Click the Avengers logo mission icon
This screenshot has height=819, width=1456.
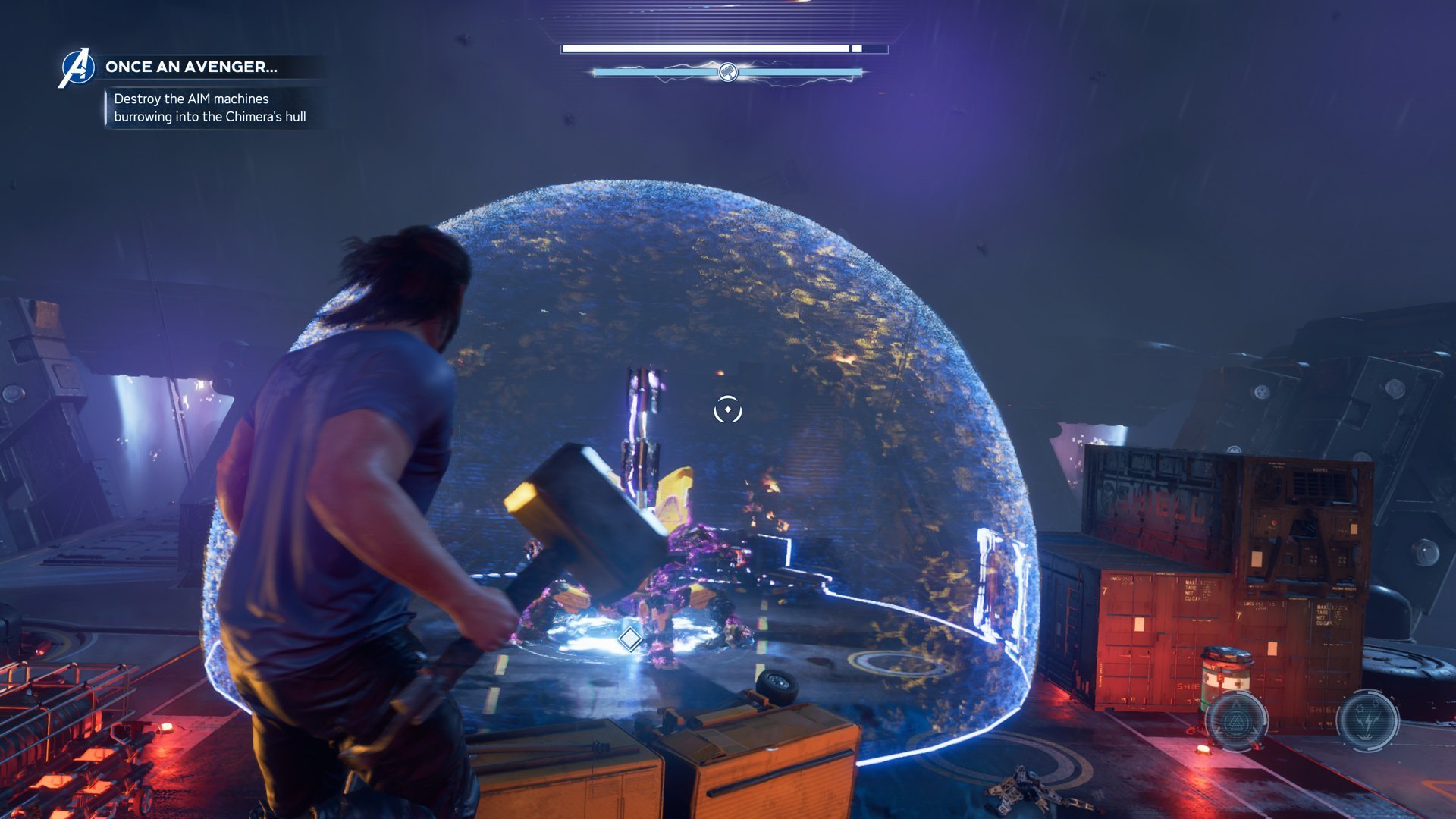pyautogui.click(x=77, y=68)
